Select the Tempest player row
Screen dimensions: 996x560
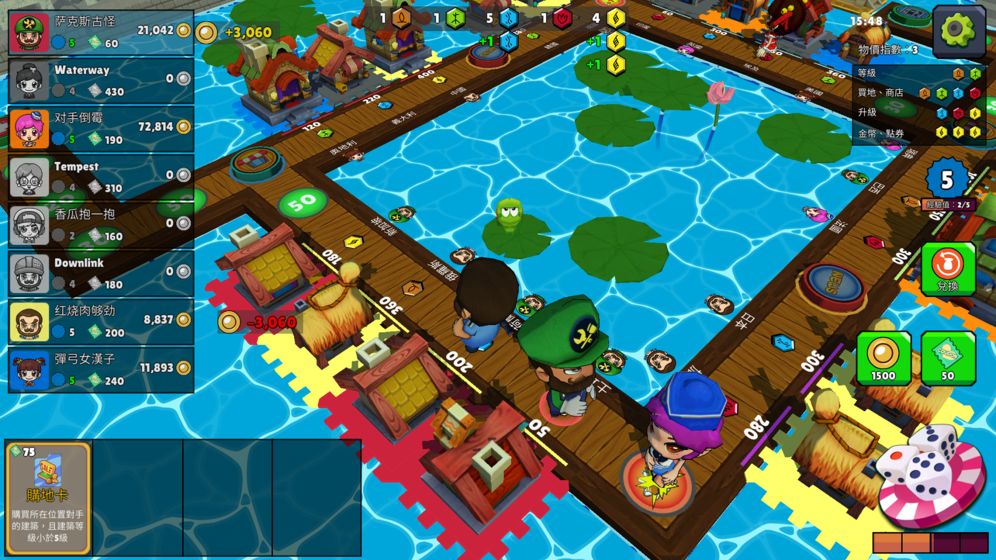[x=100, y=177]
